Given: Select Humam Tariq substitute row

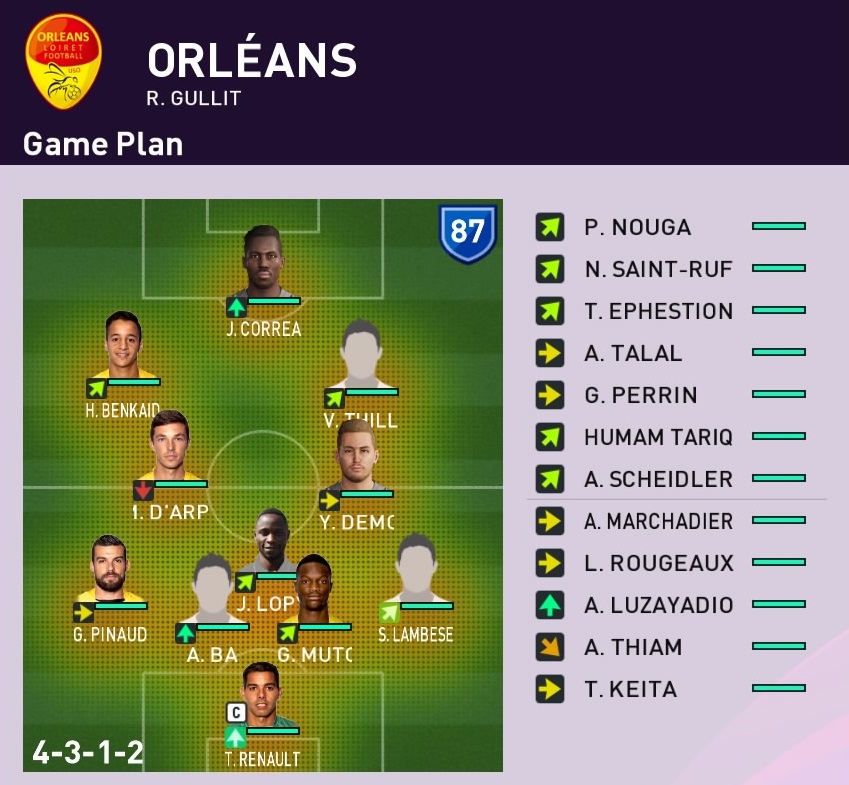Looking at the screenshot, I should pyautogui.click(x=670, y=437).
